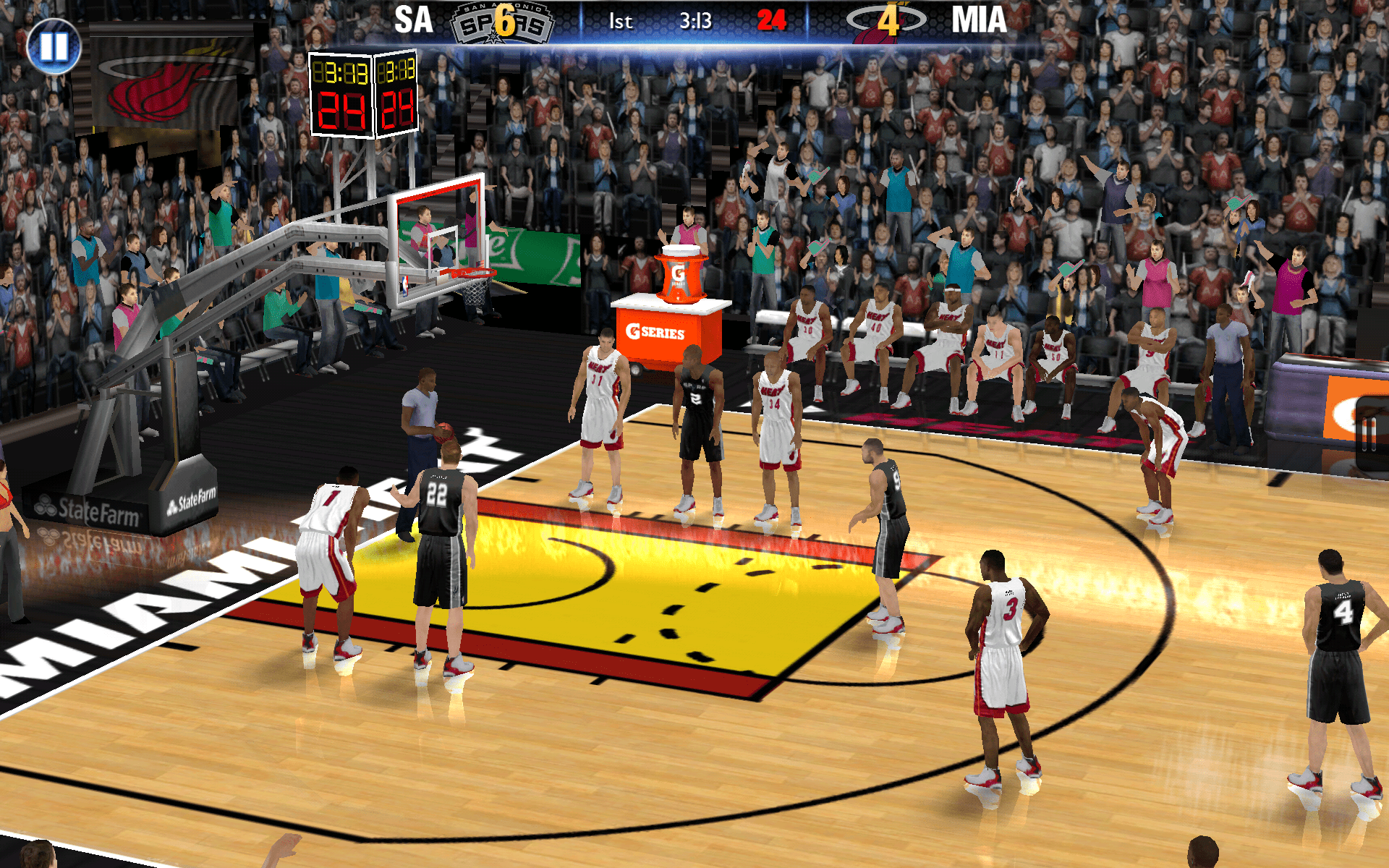Click the State Farm sign on basket stanchion
This screenshot has width=1389, height=868.
pyautogui.click(x=90, y=506)
